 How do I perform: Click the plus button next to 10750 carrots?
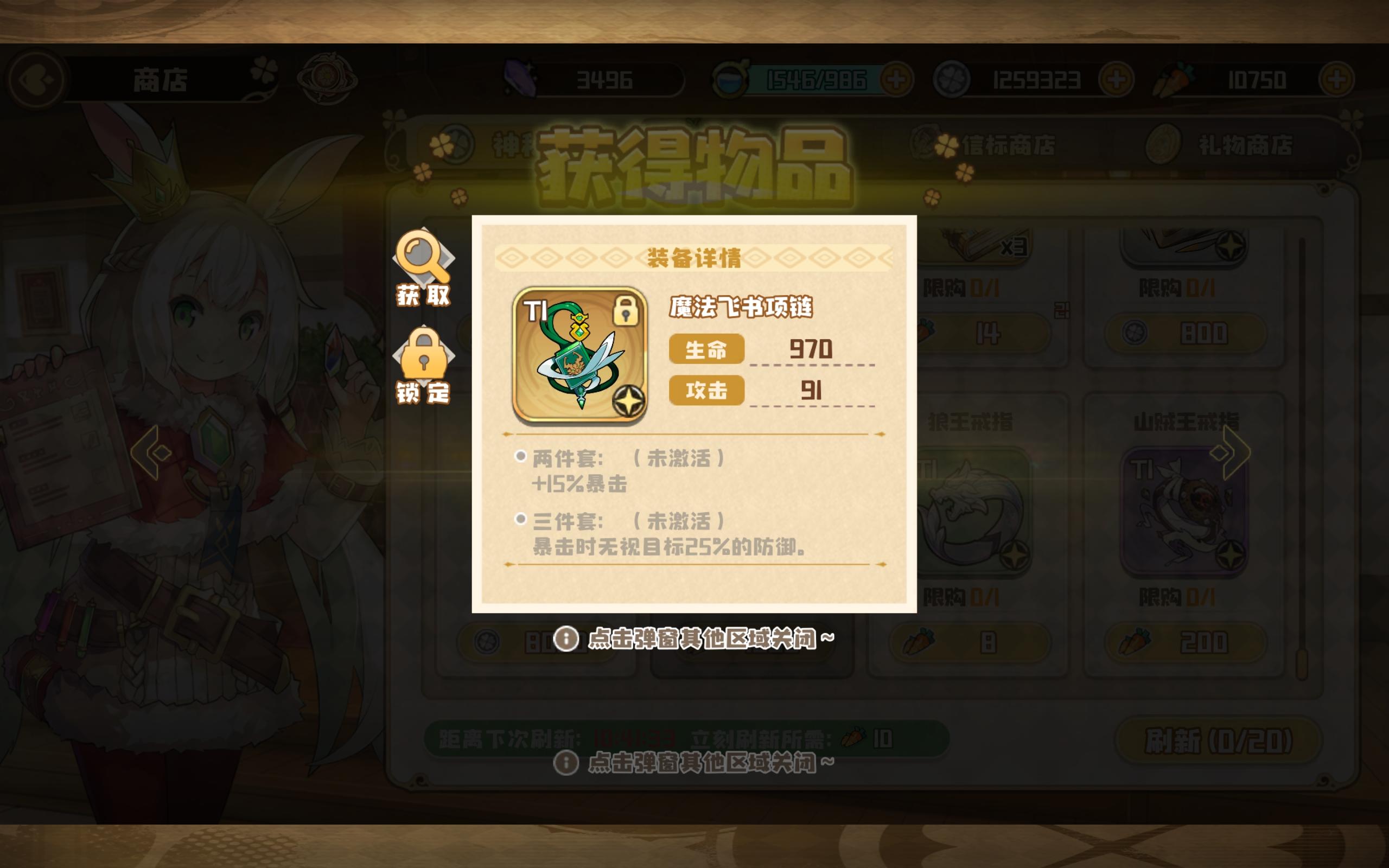[1339, 80]
